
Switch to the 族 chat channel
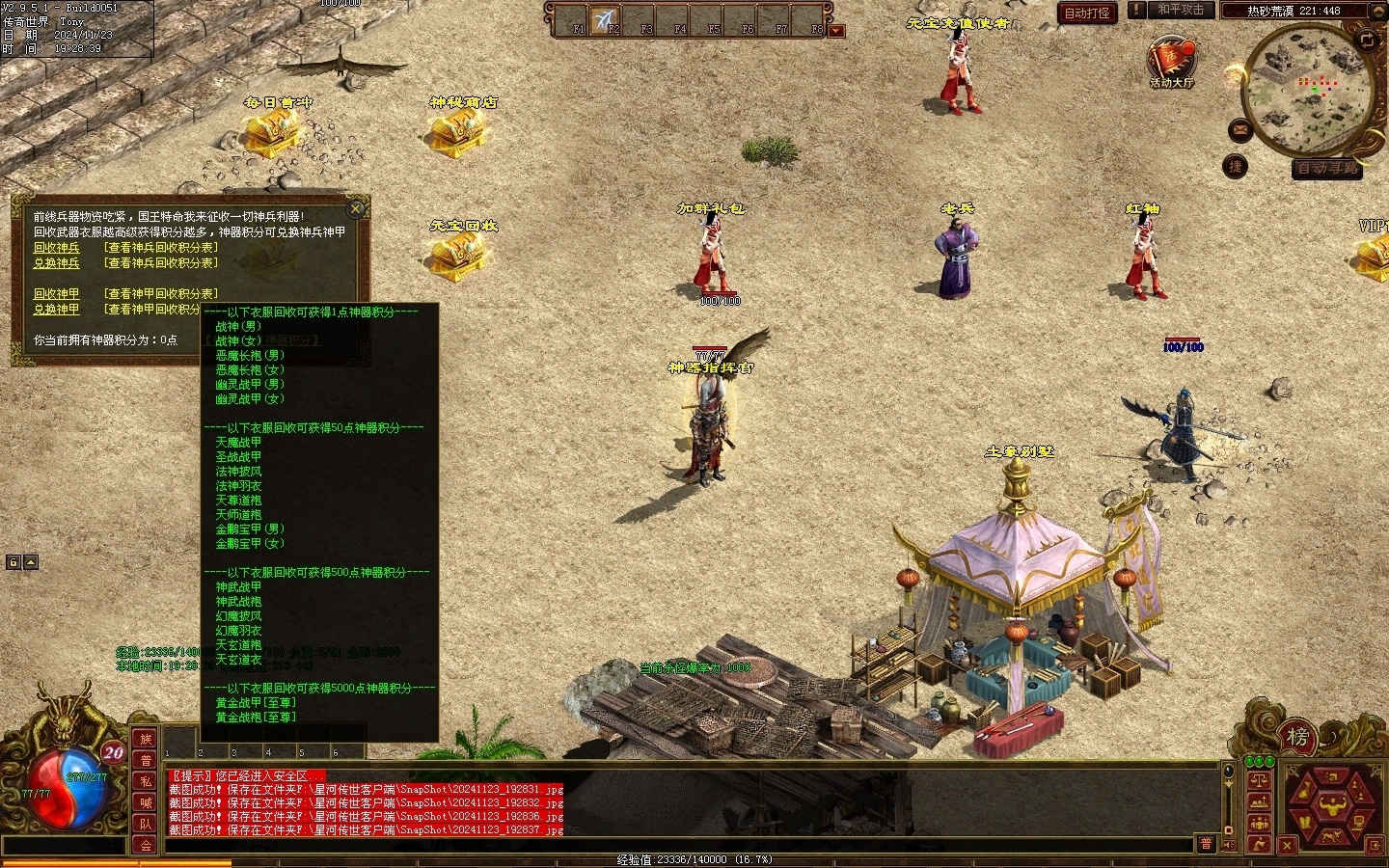[x=146, y=739]
